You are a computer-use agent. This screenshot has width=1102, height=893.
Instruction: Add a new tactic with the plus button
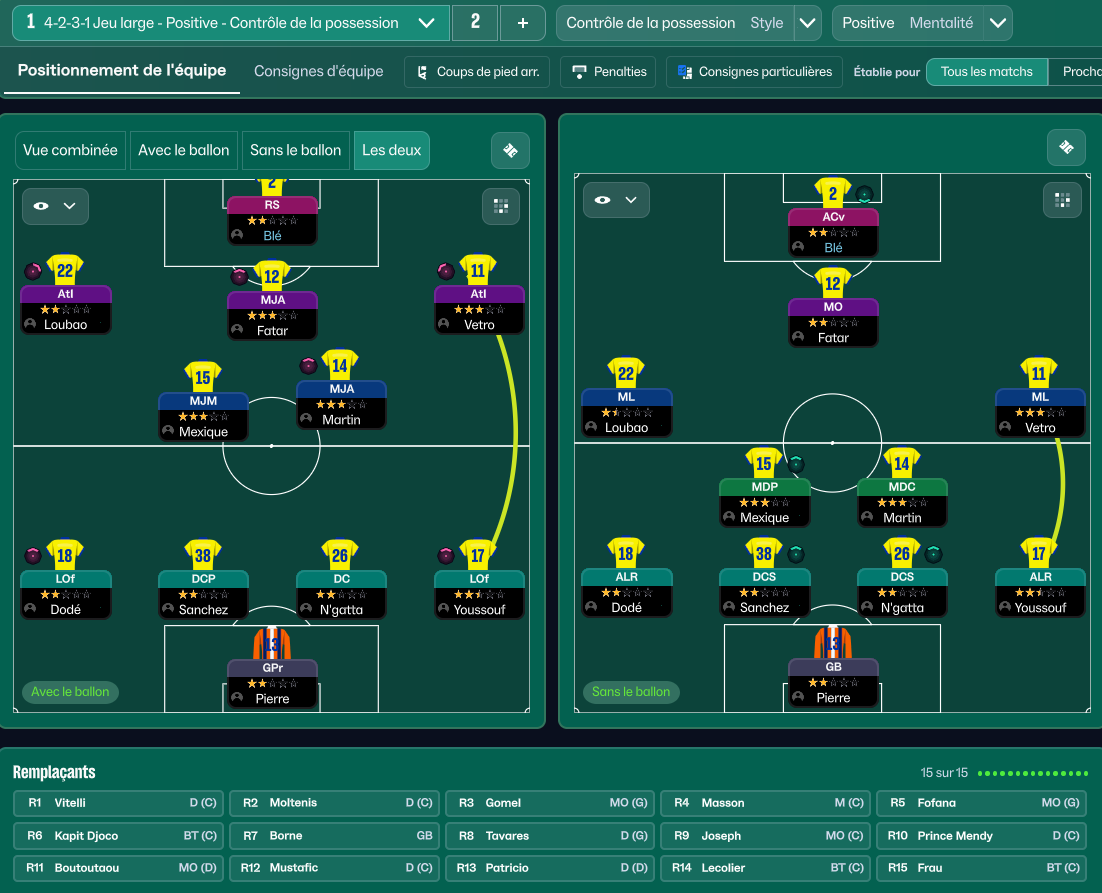tap(523, 23)
